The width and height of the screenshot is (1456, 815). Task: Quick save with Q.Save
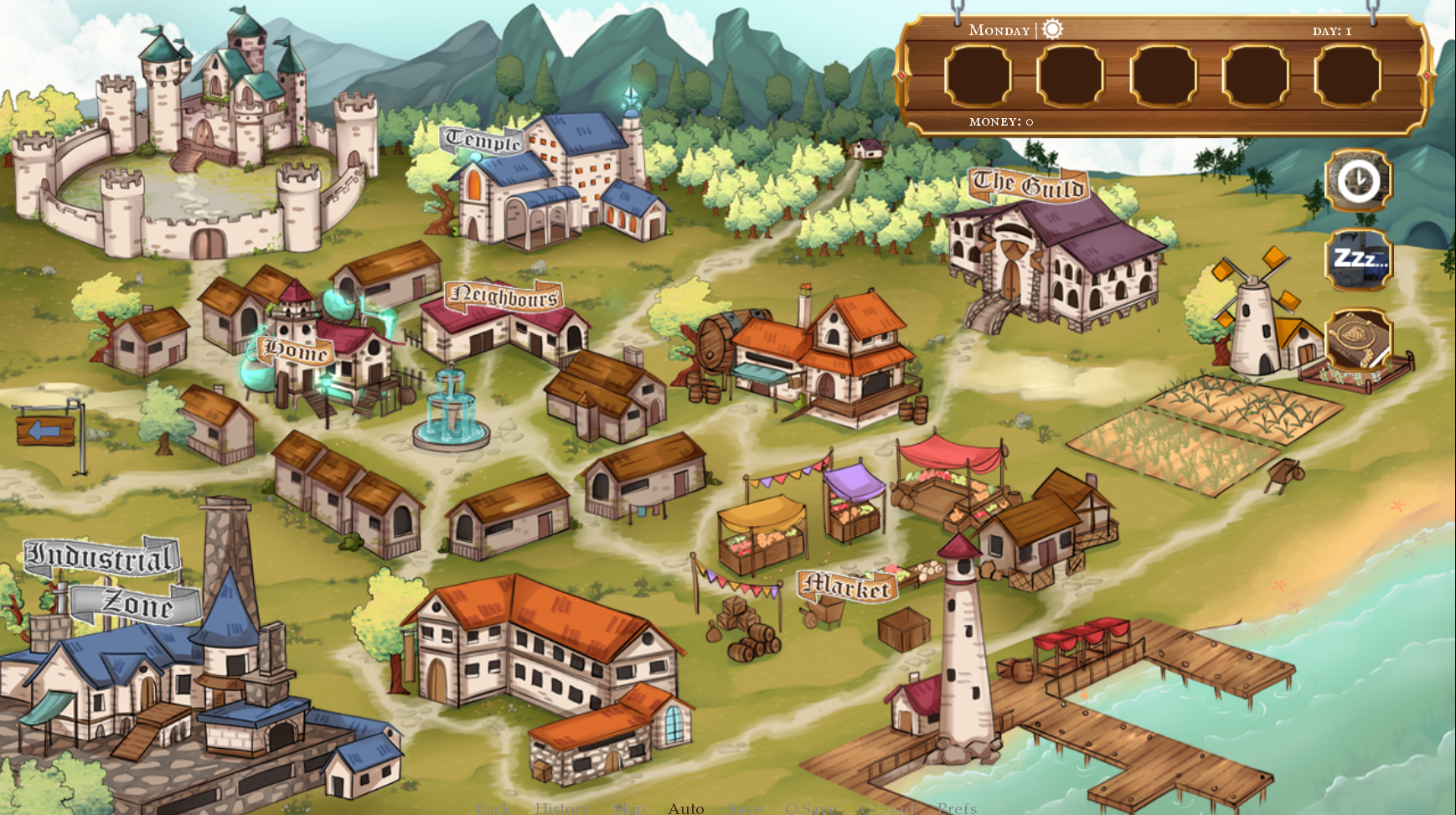(x=809, y=808)
